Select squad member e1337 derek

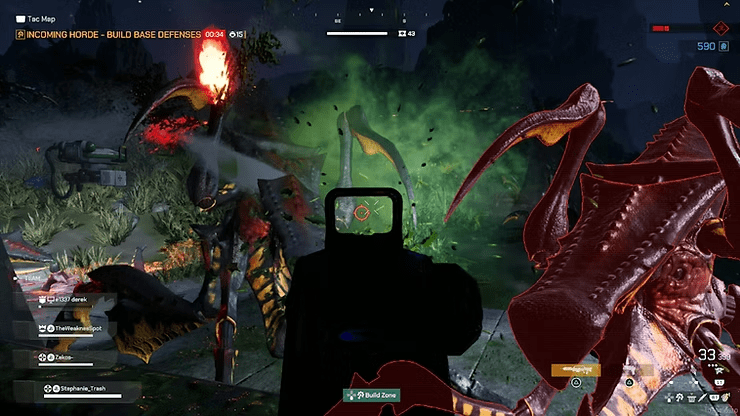pos(70,299)
